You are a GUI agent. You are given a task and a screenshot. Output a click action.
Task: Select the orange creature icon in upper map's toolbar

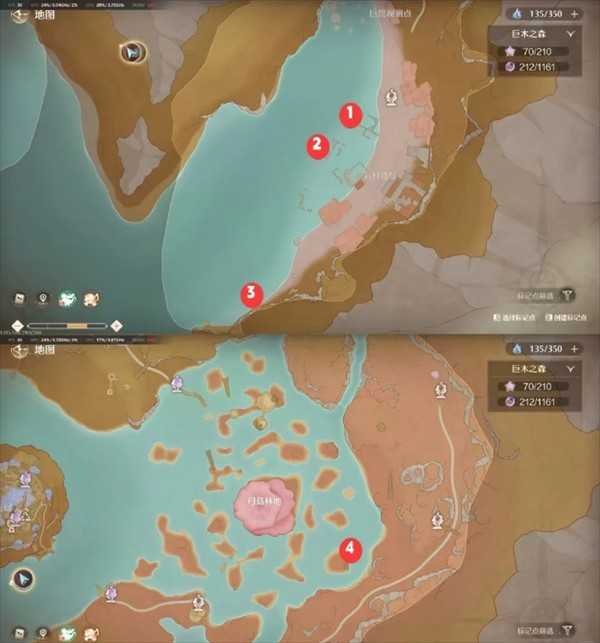[x=91, y=298]
